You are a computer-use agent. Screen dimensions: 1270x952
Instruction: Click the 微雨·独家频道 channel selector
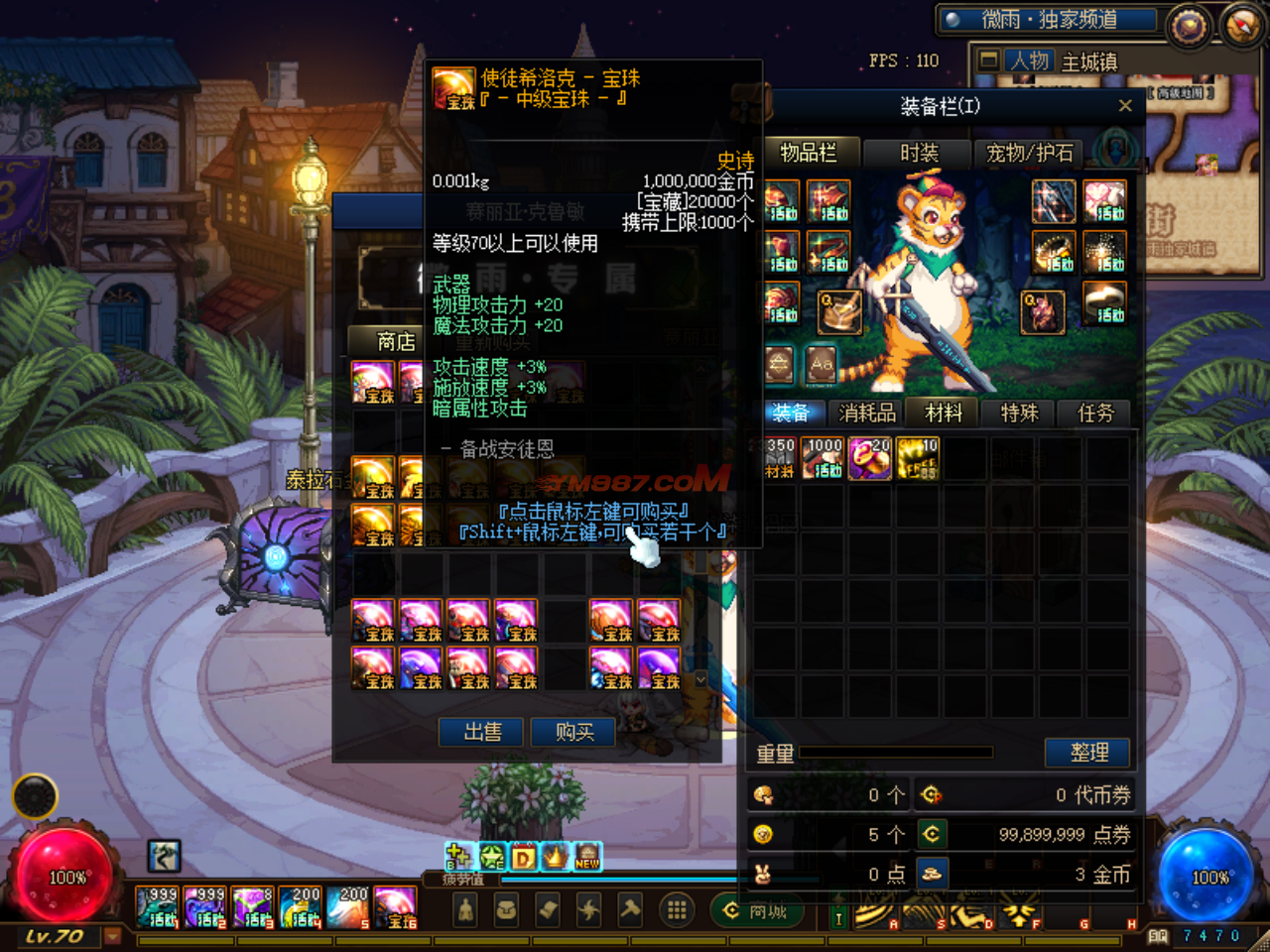pyautogui.click(x=1050, y=20)
